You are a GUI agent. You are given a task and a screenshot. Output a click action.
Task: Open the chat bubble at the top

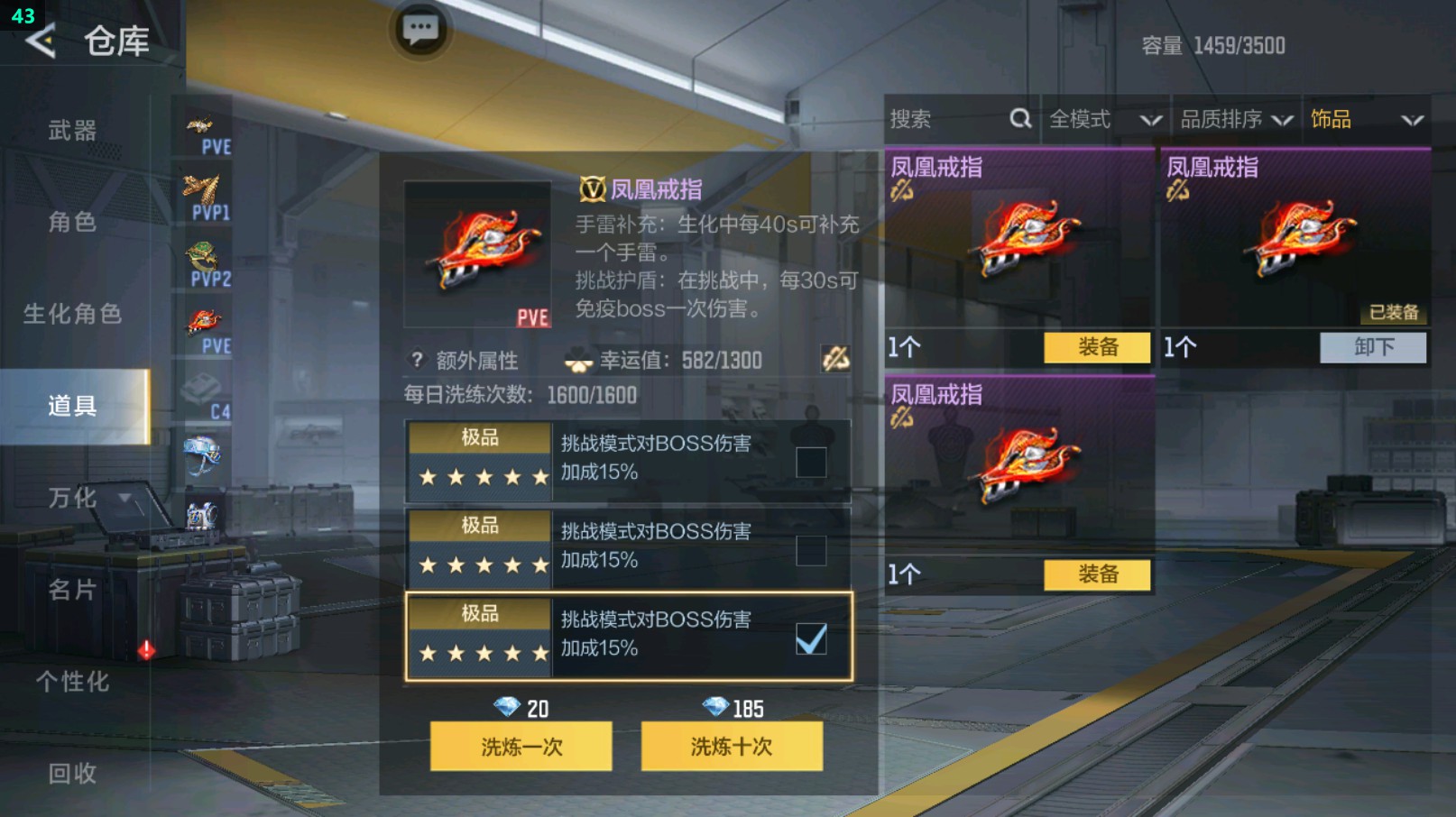point(420,30)
